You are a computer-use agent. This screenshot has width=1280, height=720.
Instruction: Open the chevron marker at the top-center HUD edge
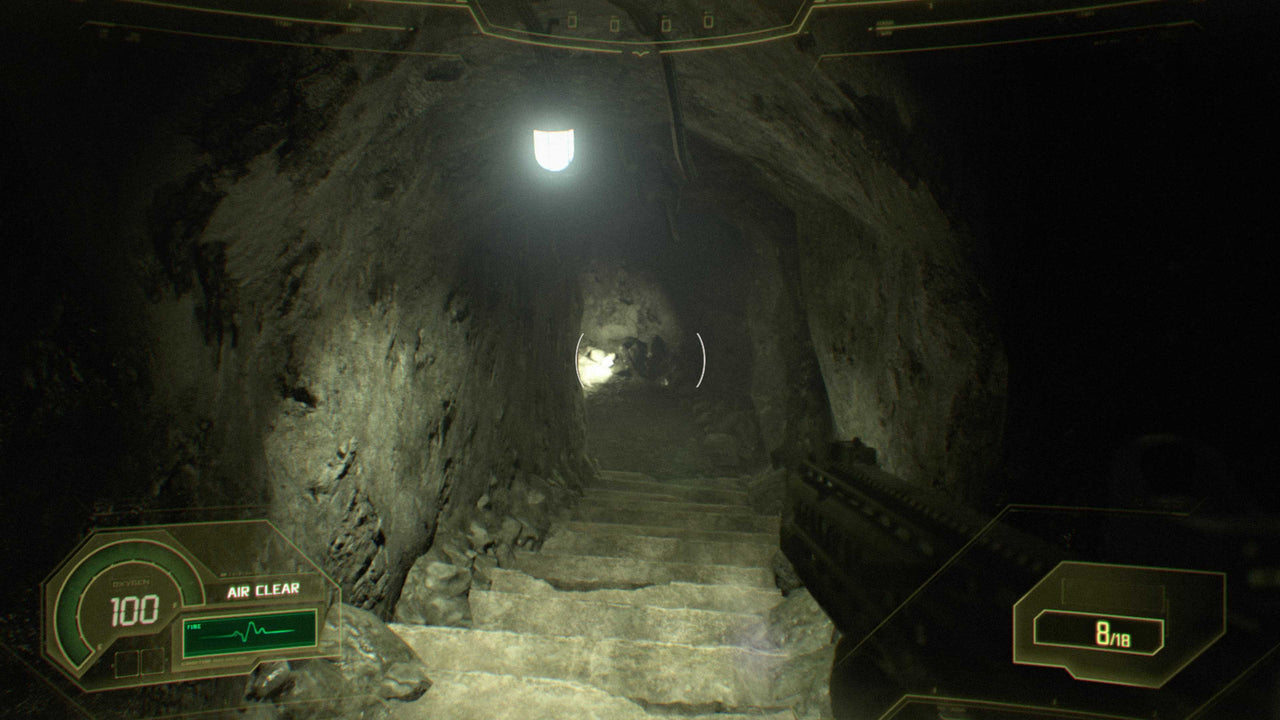point(641,54)
